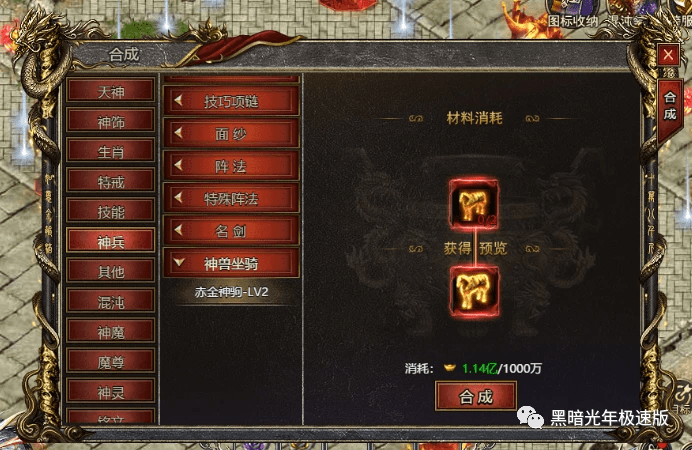Viewport: 692px width, 450px height.
Task: Expand the 阵法 list section
Action: point(232,165)
